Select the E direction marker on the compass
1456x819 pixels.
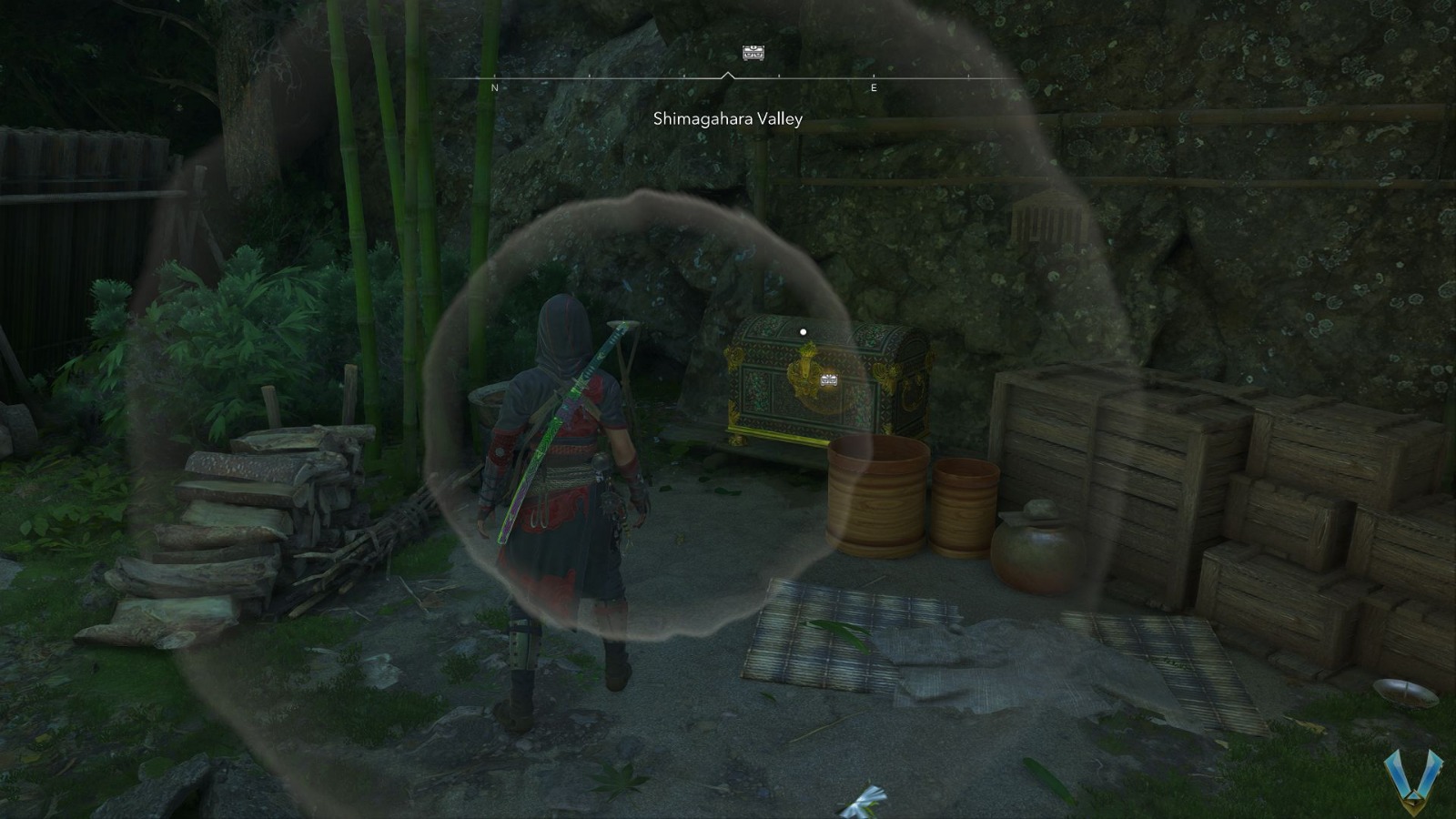coord(874,88)
